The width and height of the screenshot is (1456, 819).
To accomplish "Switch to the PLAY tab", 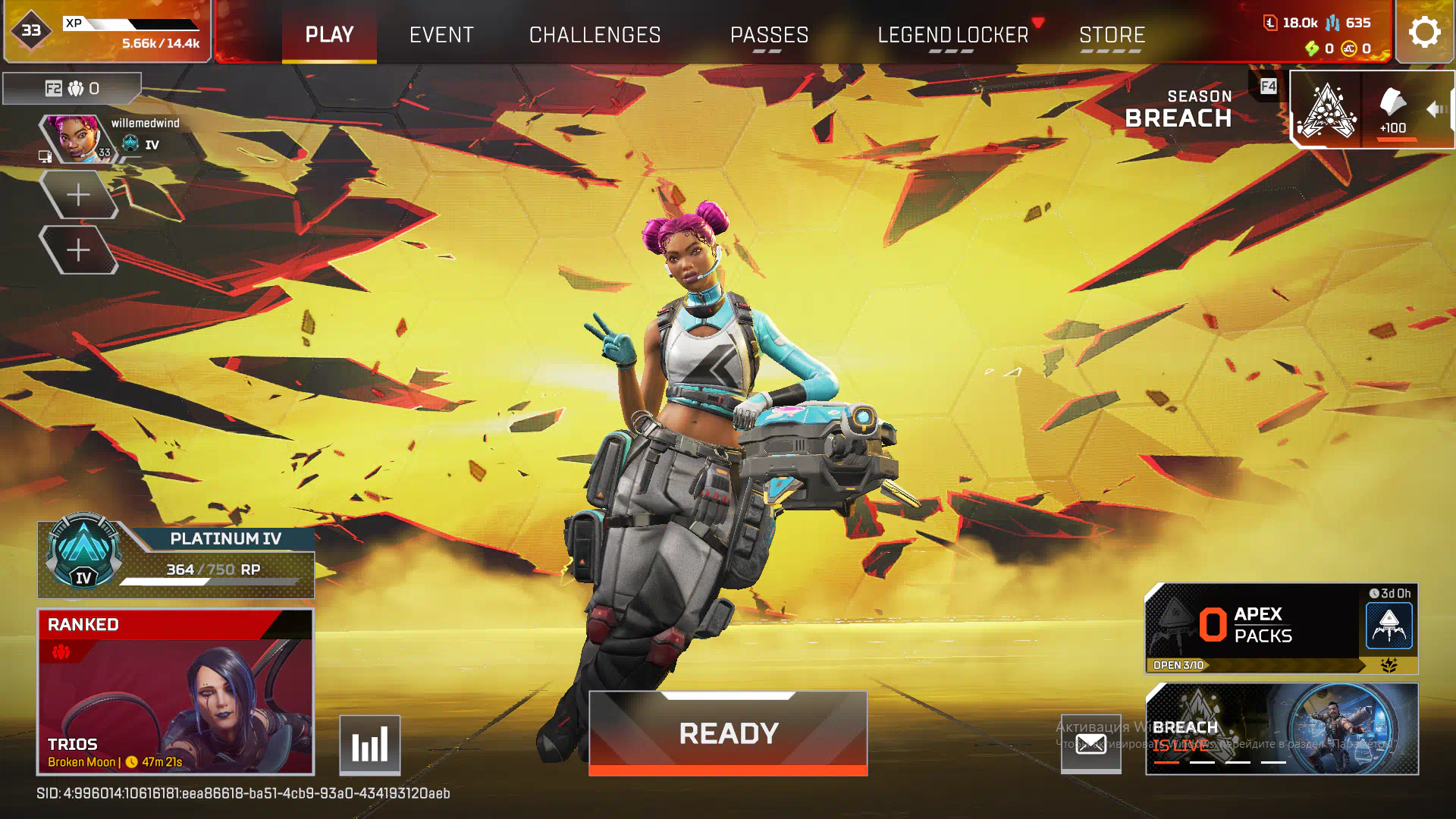I will (329, 35).
